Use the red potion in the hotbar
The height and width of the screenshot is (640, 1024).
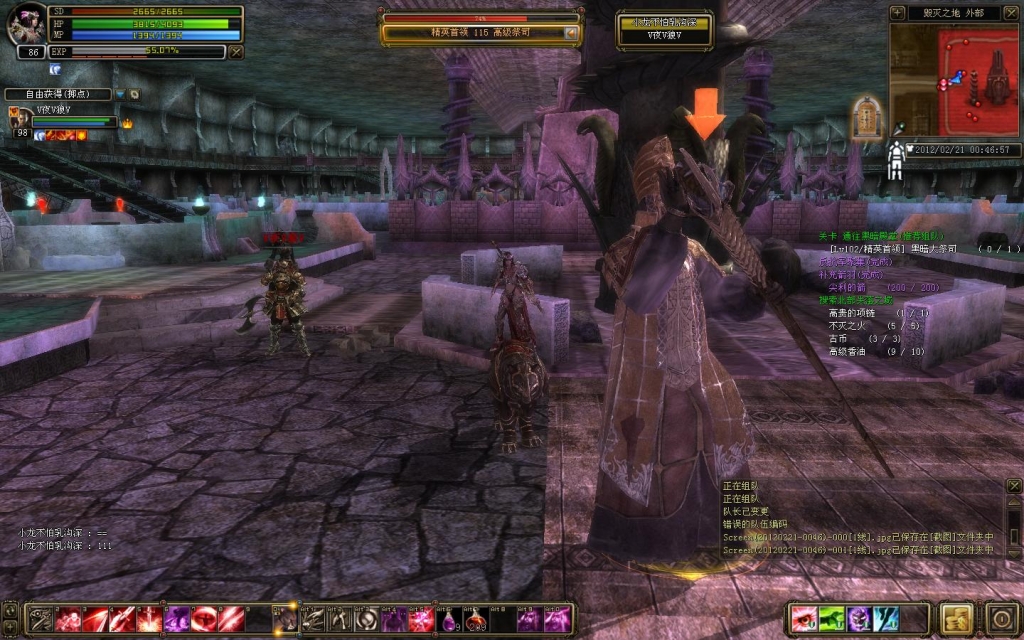474,619
